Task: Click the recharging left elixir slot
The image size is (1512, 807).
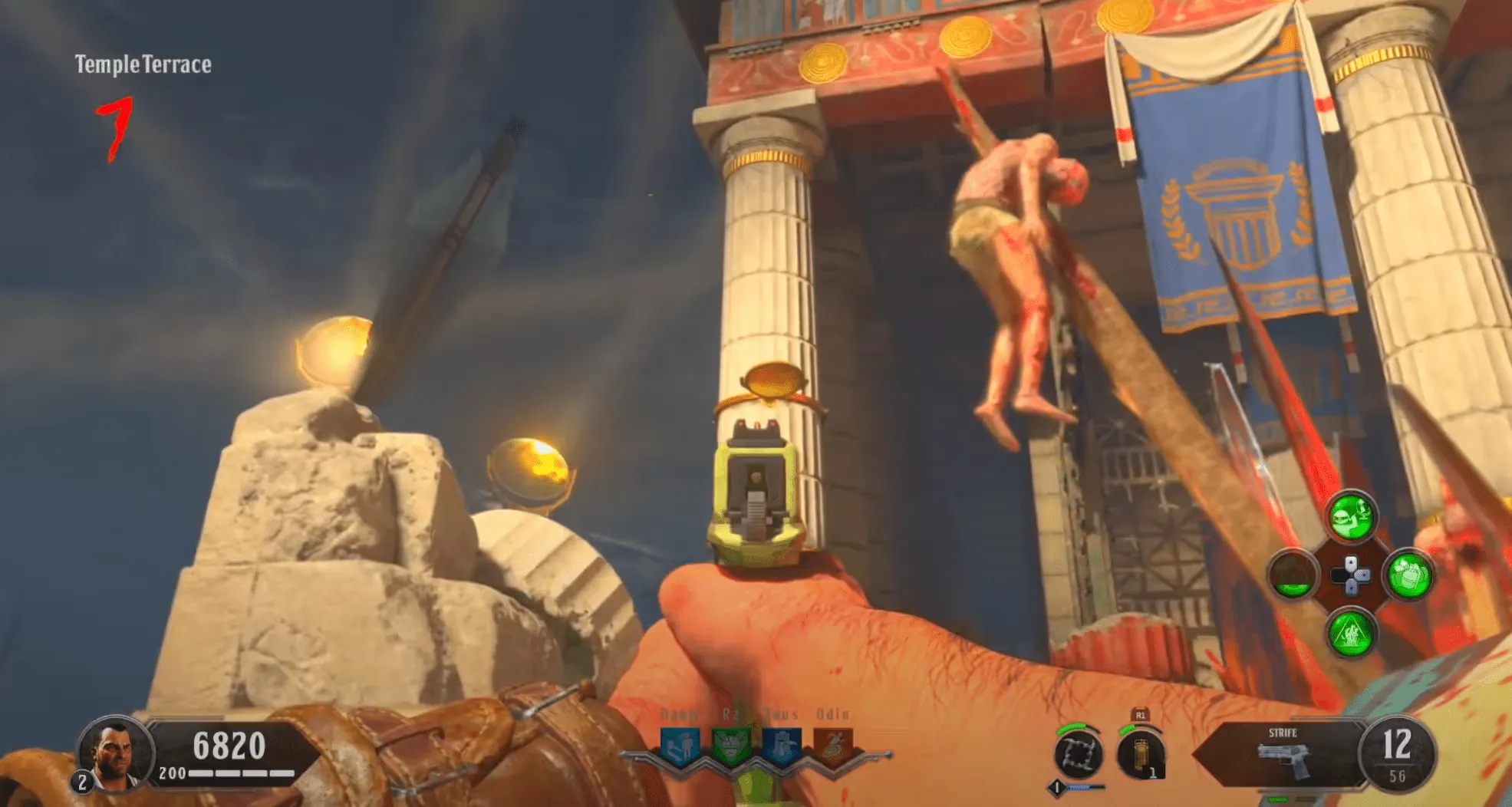Action: pos(1293,575)
